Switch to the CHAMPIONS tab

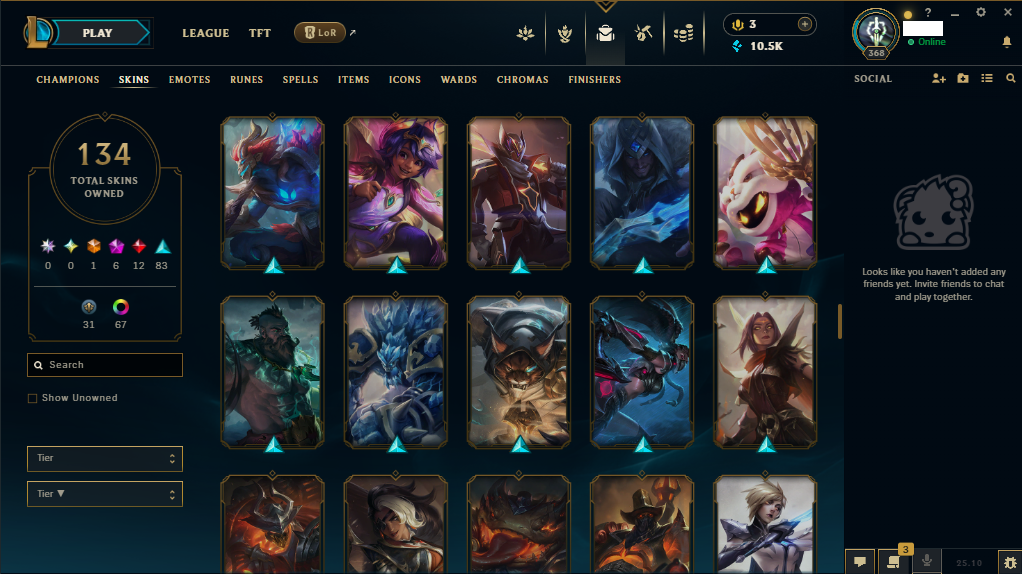68,80
